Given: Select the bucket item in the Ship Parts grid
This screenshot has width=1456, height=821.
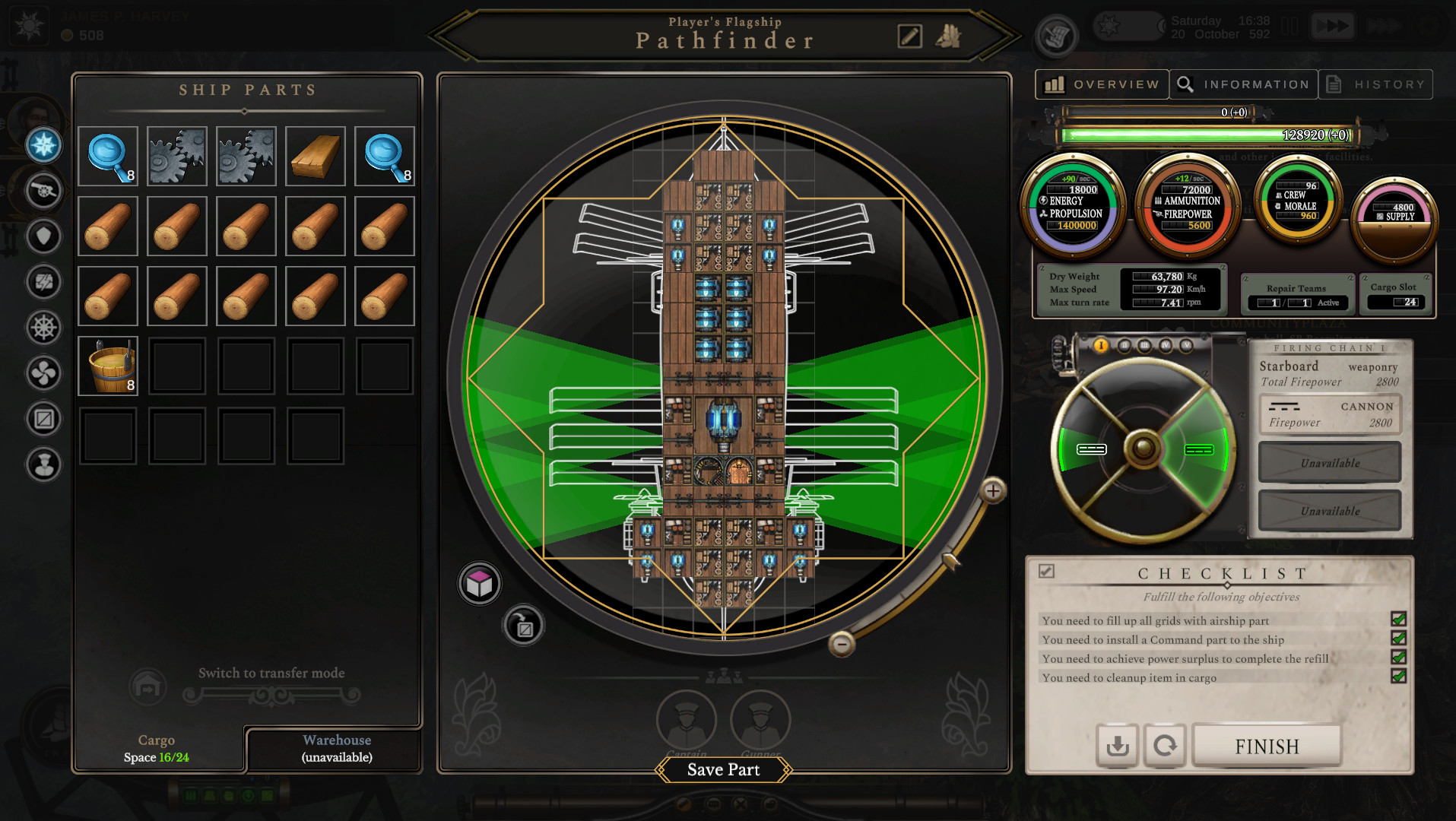Looking at the screenshot, I should click(x=107, y=366).
